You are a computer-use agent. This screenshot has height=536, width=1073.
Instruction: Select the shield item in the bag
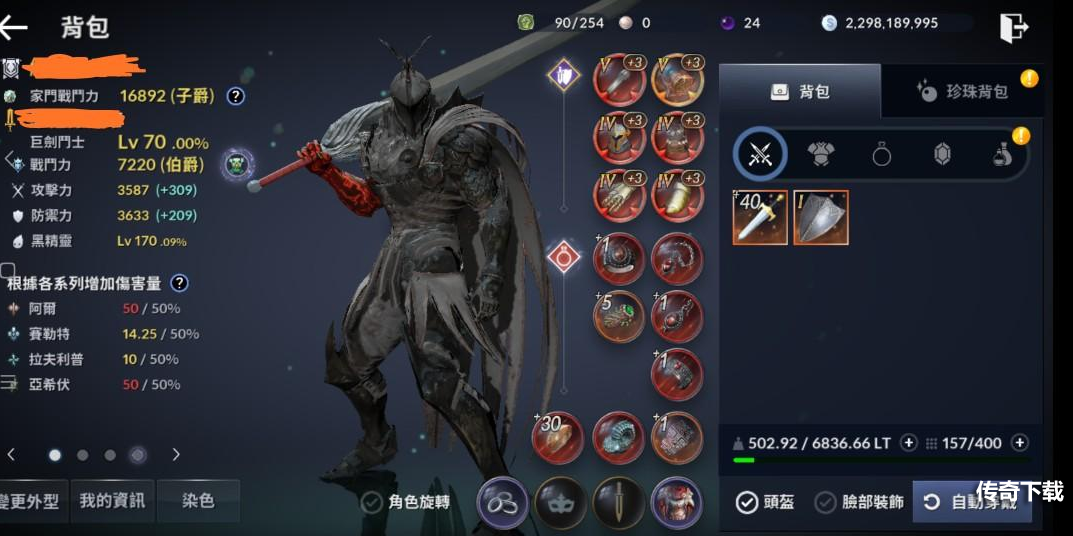coord(821,217)
